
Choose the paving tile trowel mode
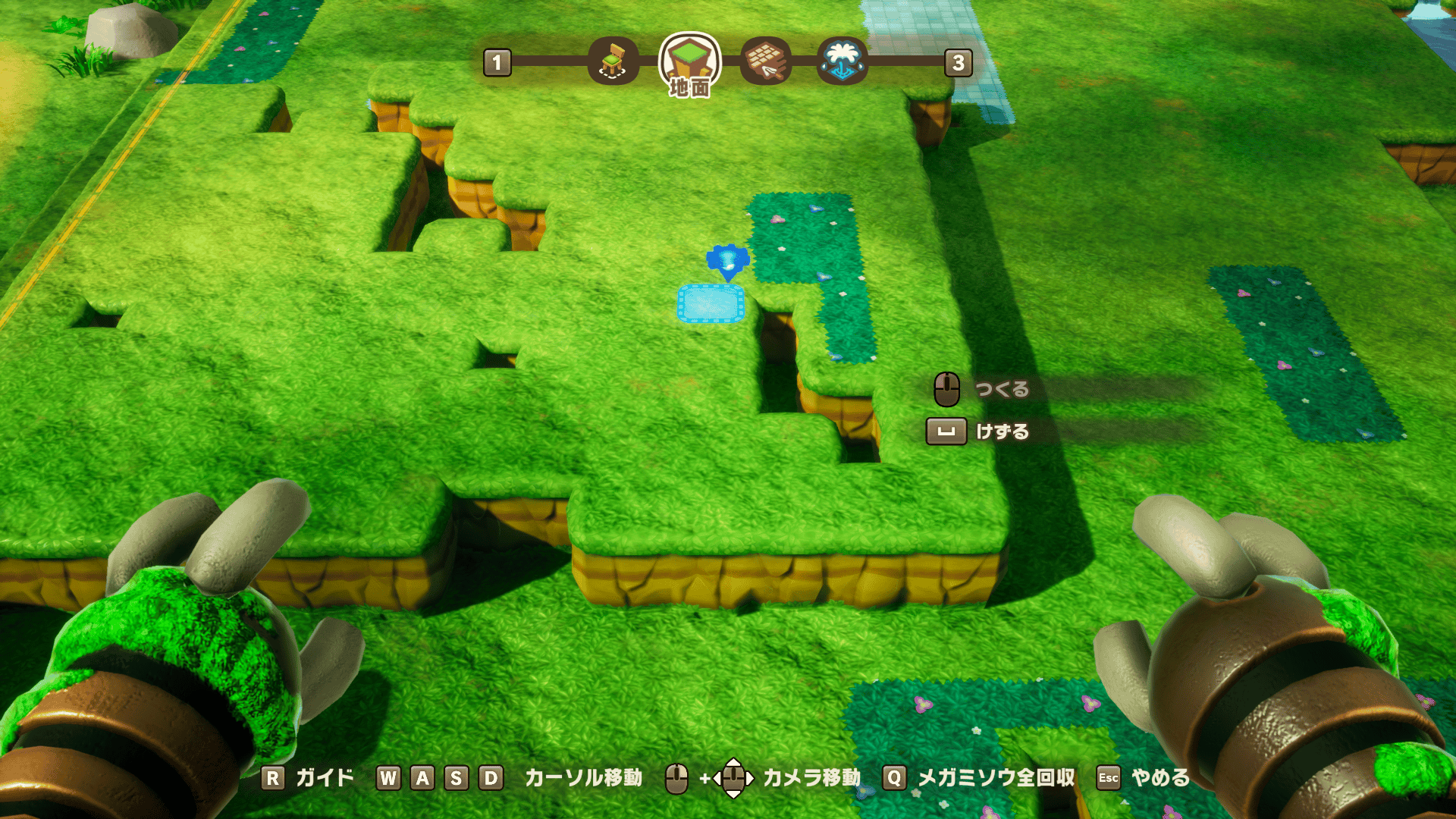[x=766, y=61]
